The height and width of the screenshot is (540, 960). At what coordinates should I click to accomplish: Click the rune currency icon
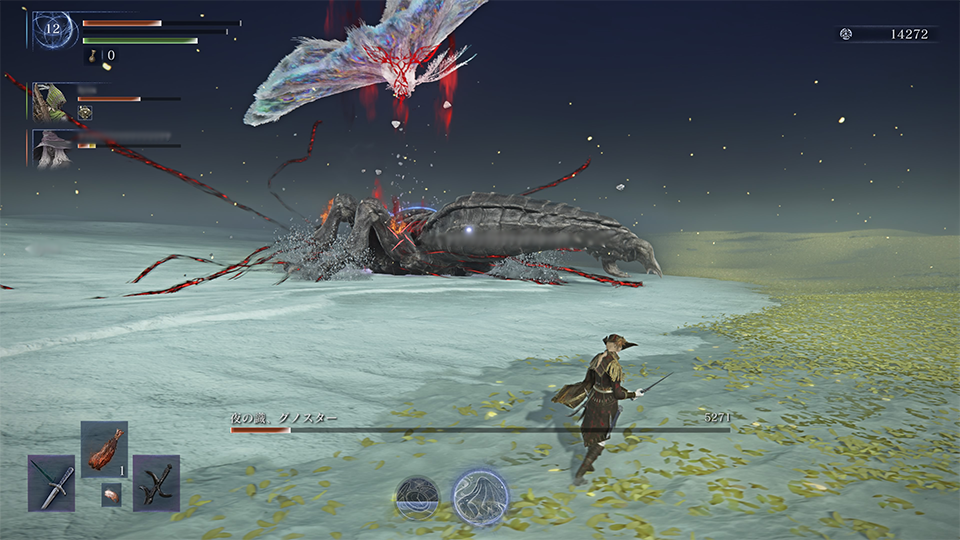845,34
